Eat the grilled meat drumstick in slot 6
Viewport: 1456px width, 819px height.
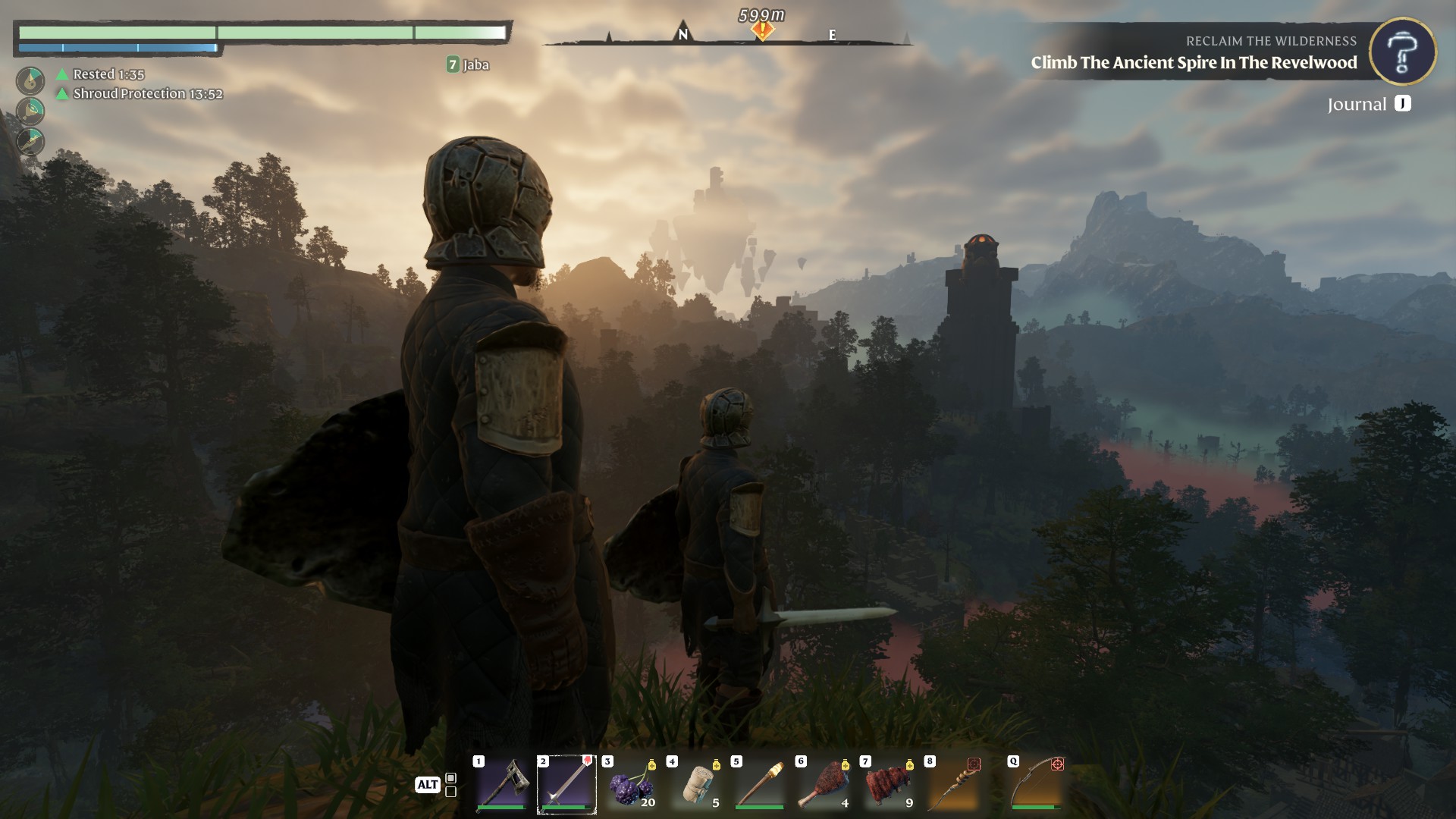[824, 786]
